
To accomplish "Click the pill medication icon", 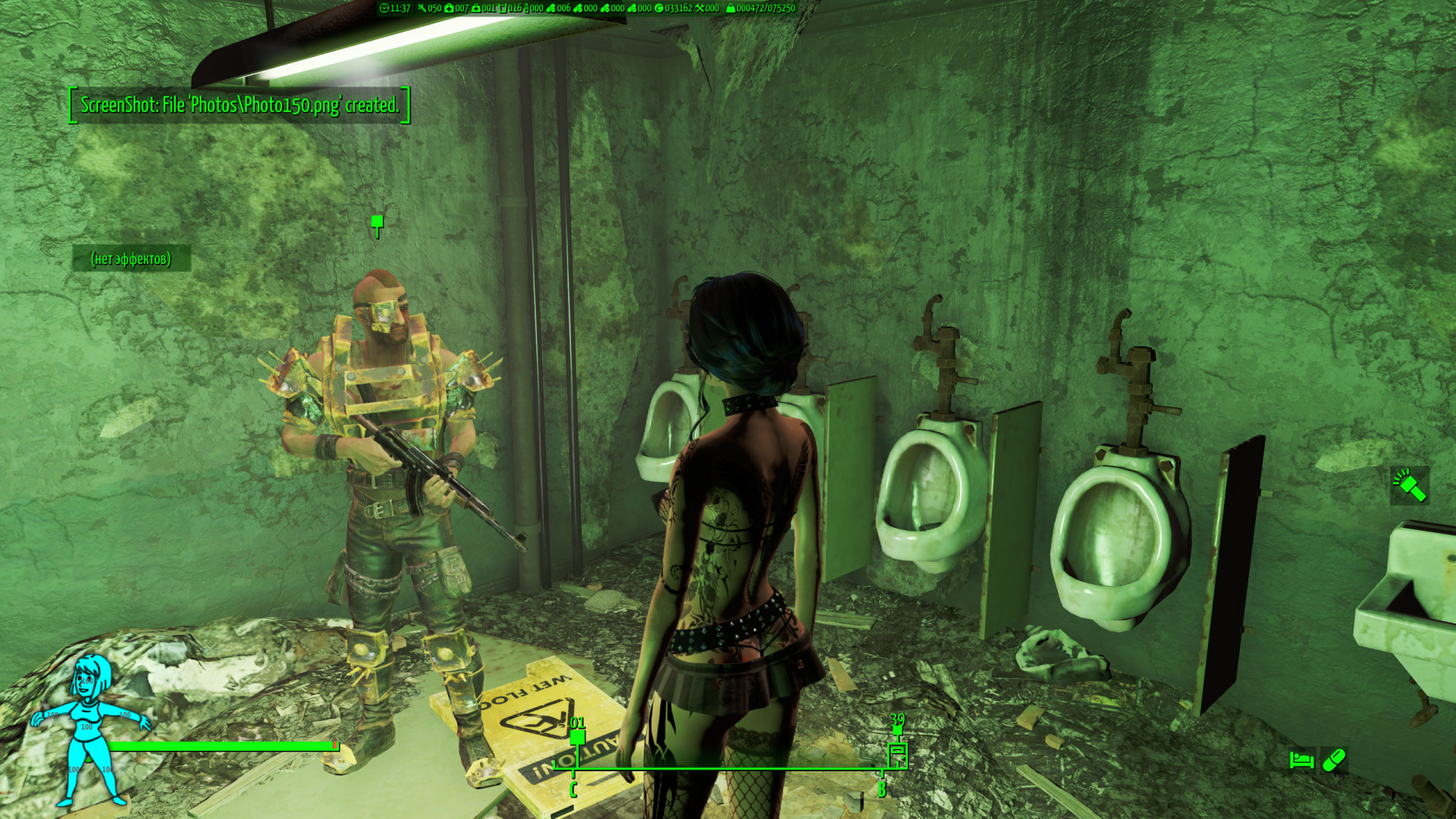I will click(x=1334, y=760).
